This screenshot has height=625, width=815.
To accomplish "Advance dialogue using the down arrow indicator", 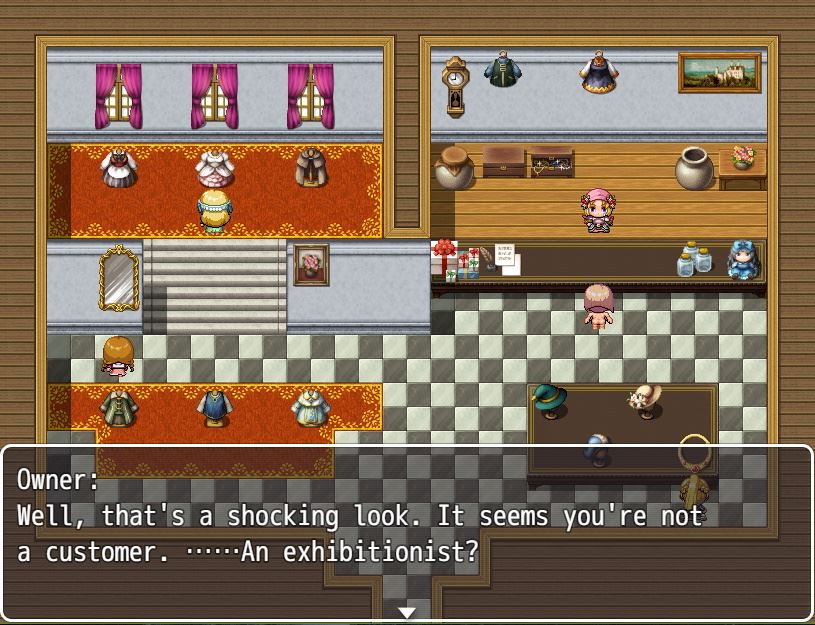I will pyautogui.click(x=407, y=611).
